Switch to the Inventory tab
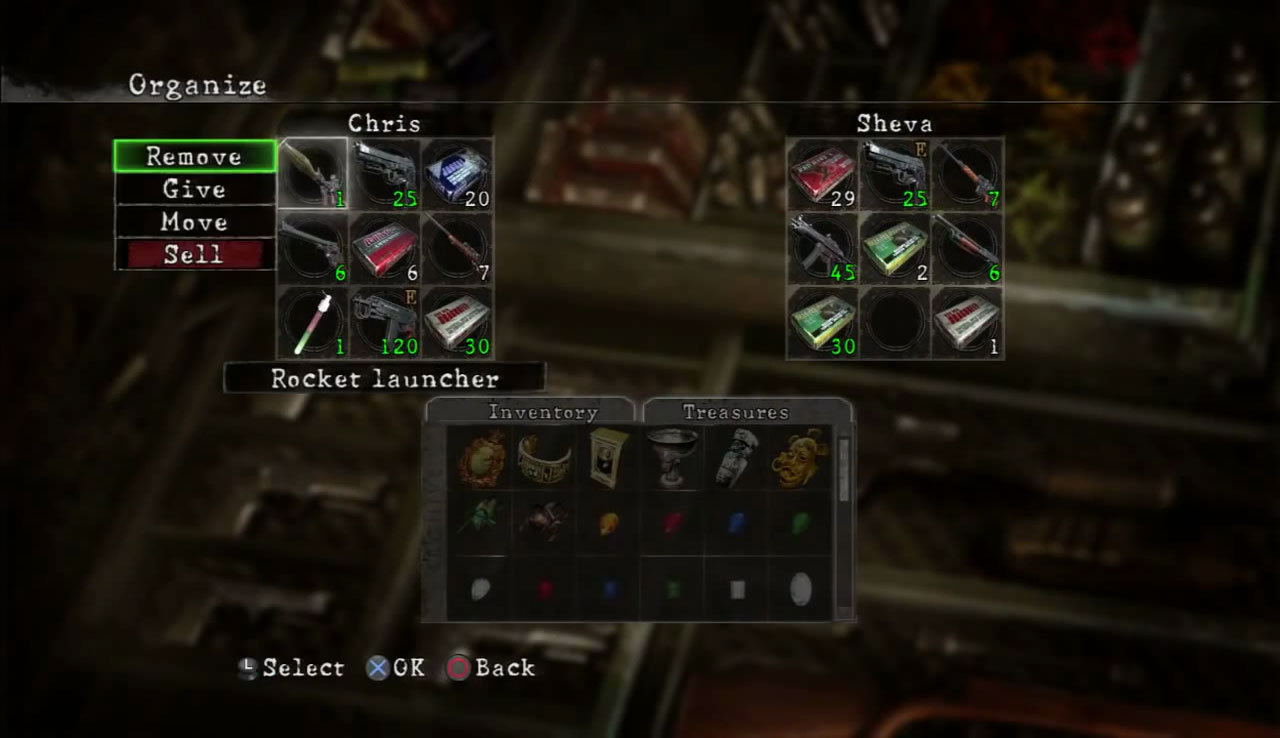 point(542,412)
